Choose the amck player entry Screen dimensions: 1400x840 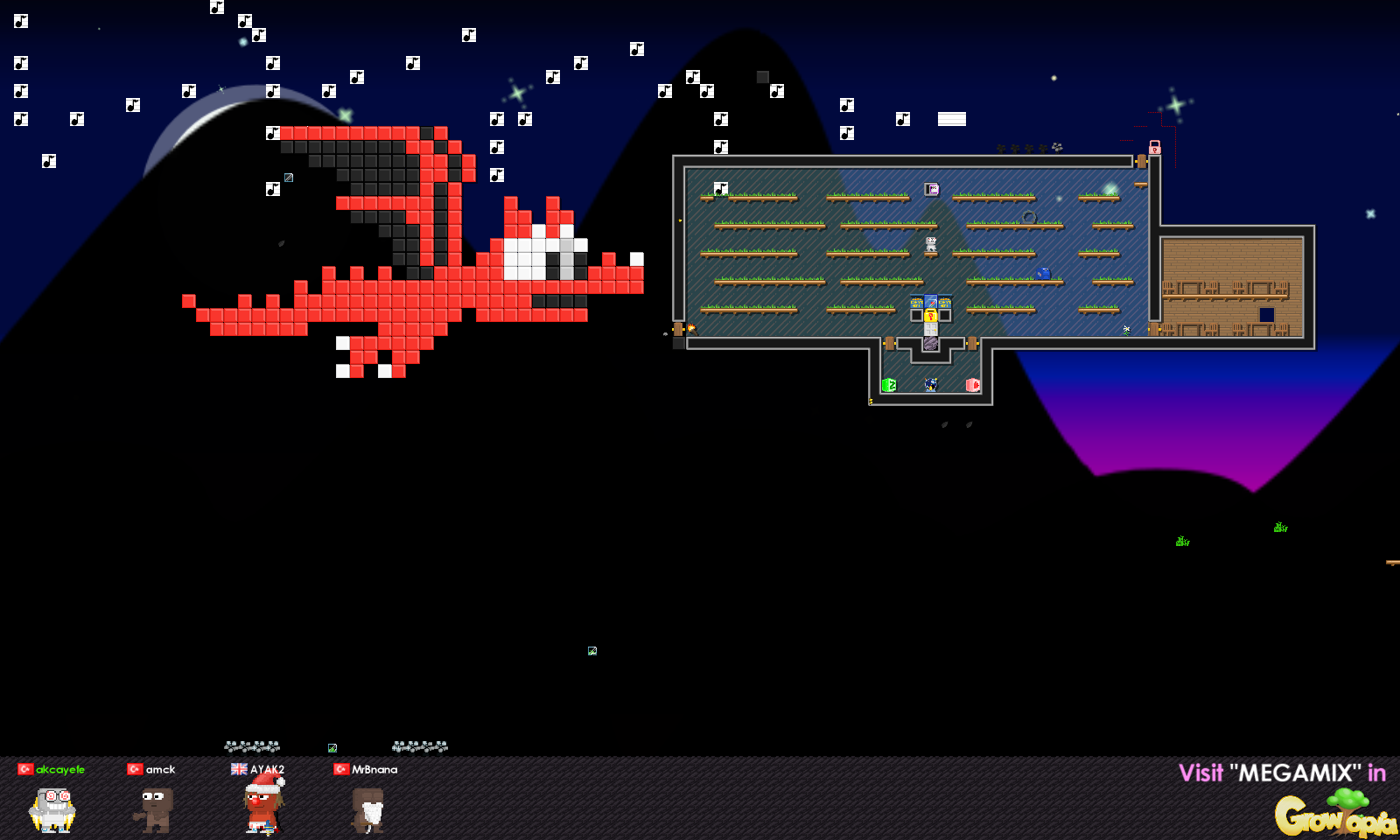click(x=155, y=807)
